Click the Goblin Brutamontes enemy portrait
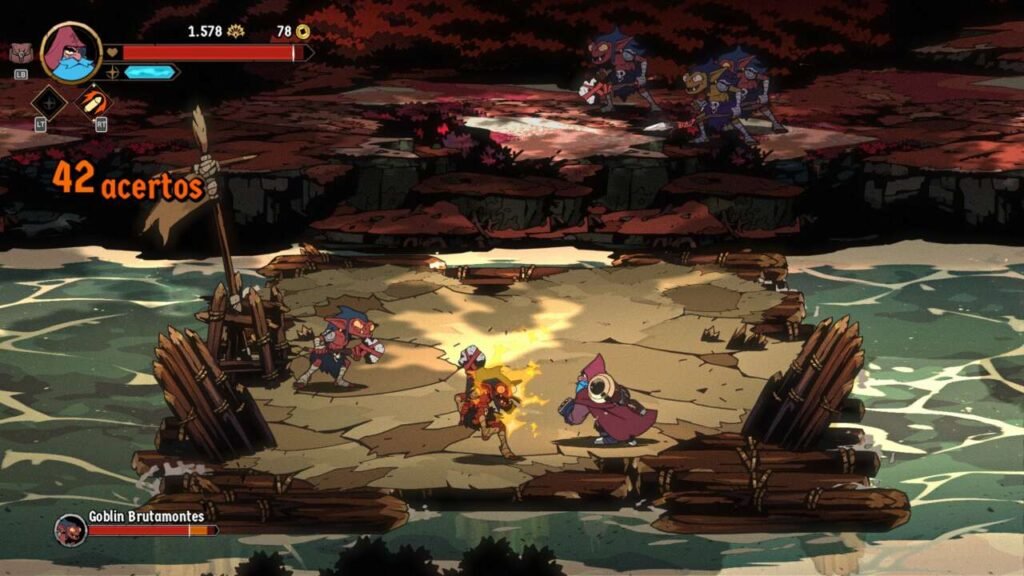The height and width of the screenshot is (576, 1024). click(70, 528)
